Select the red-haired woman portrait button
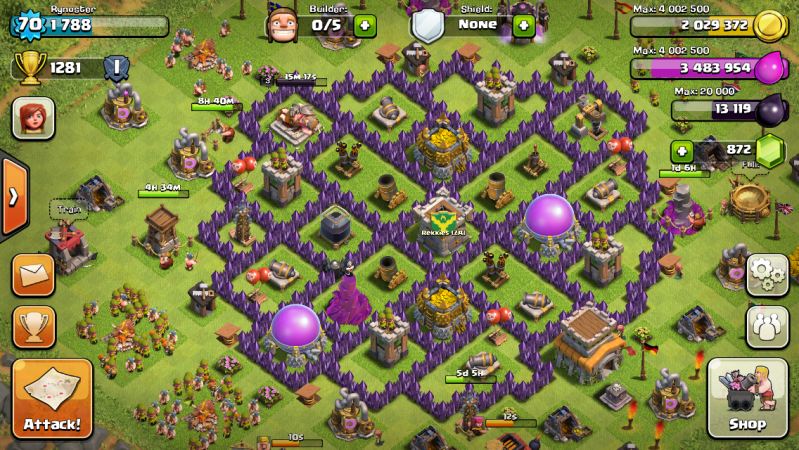The height and width of the screenshot is (450, 799). (33, 118)
